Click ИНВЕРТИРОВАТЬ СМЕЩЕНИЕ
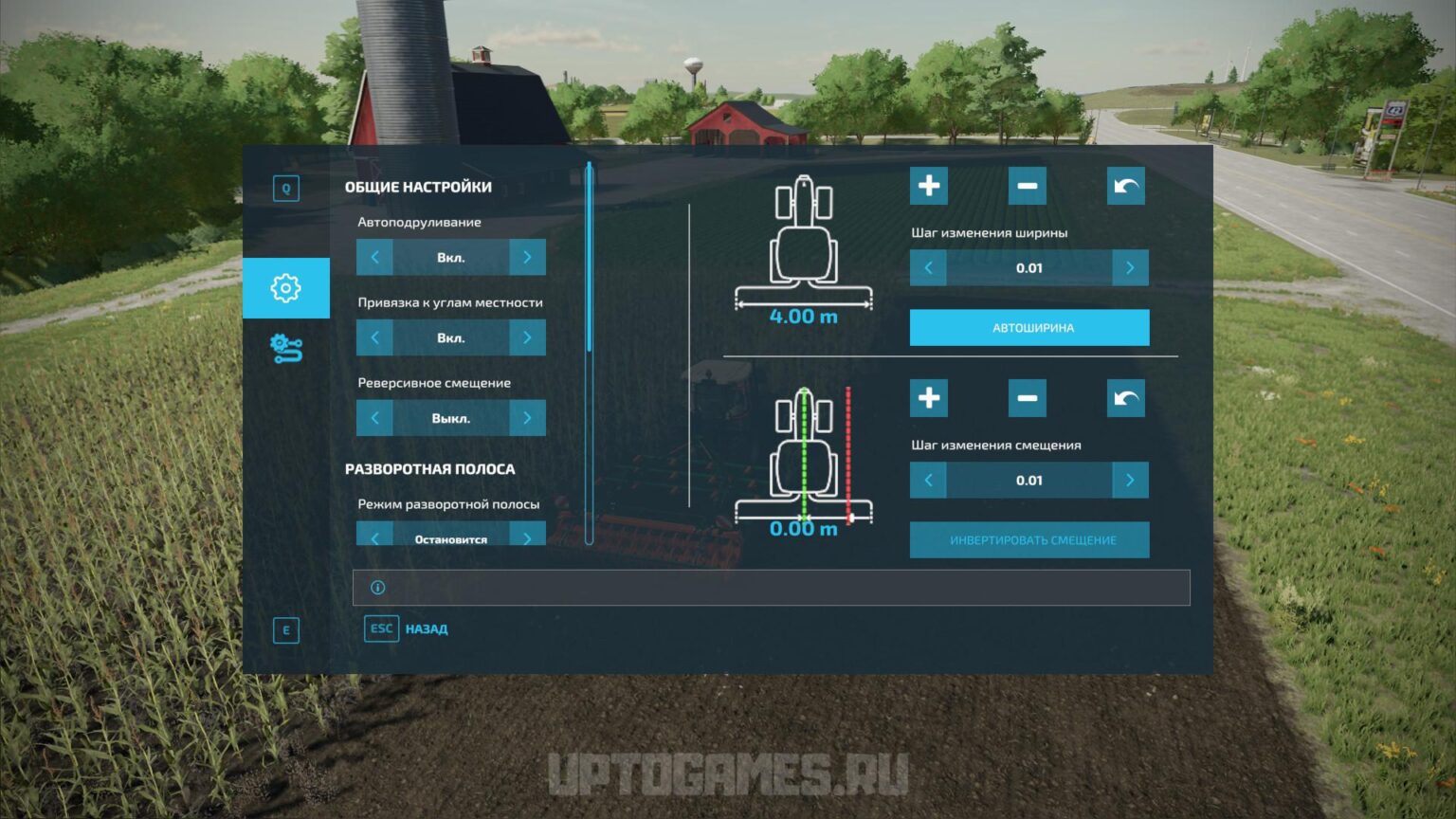 coord(1029,539)
